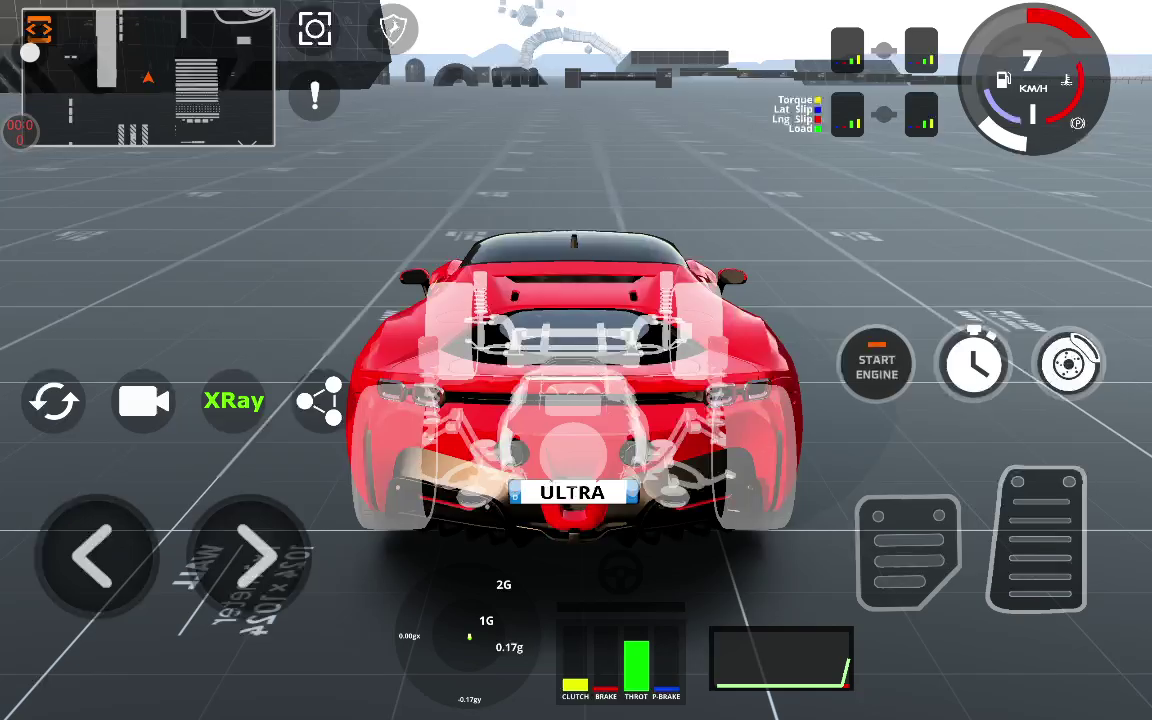Activate the brake disc handbrake button
Viewport: 1152px width, 720px height.
[x=1069, y=364]
